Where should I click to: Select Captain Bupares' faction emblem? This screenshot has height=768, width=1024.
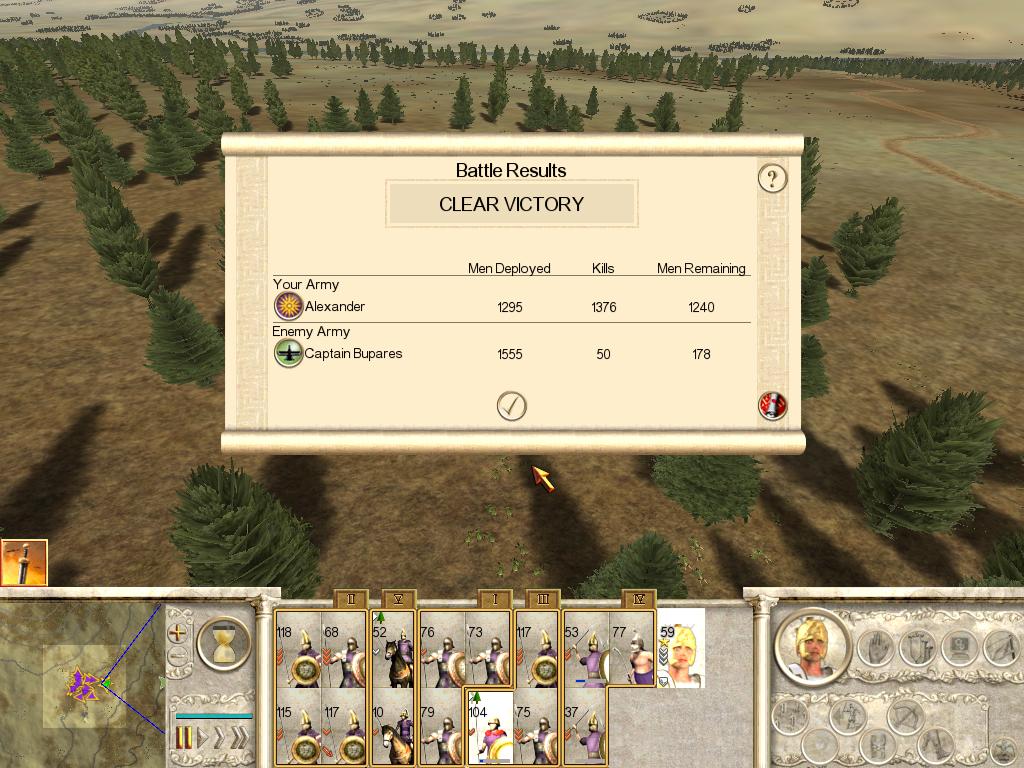point(288,353)
